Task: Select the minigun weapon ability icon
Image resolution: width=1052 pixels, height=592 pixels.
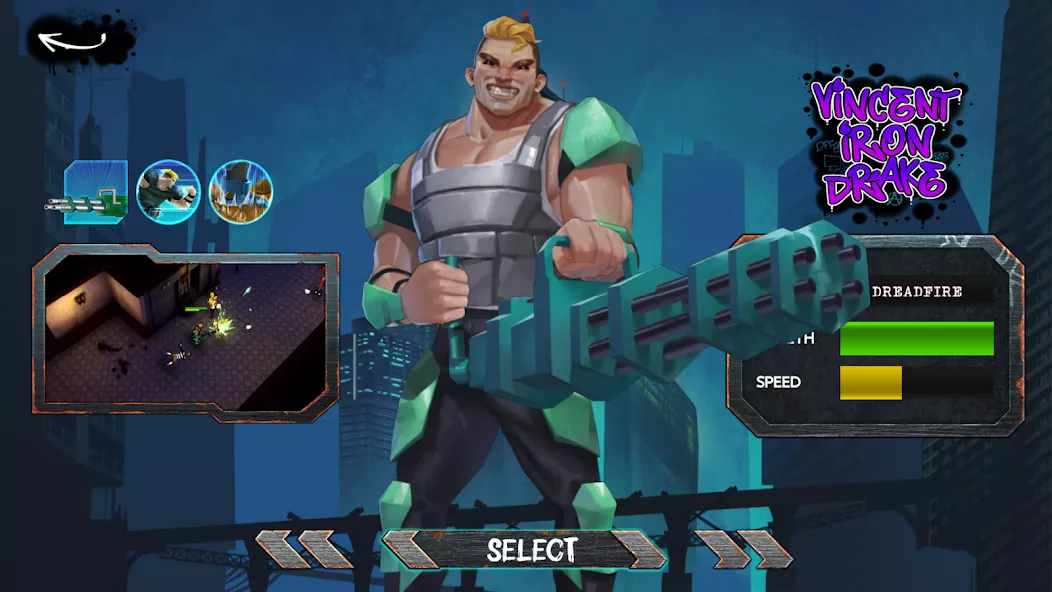Action: (x=93, y=192)
